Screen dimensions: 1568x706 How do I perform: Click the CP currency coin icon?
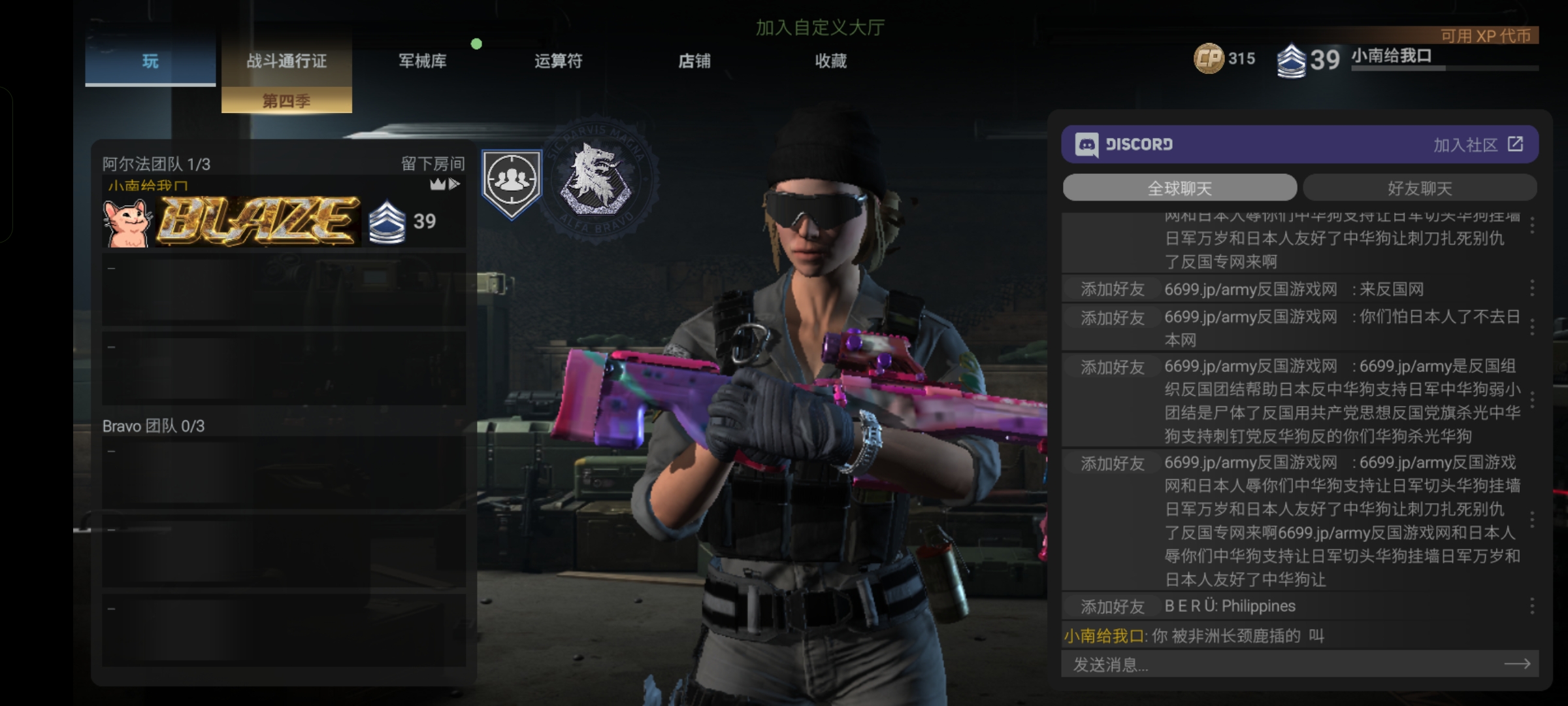tap(1209, 59)
